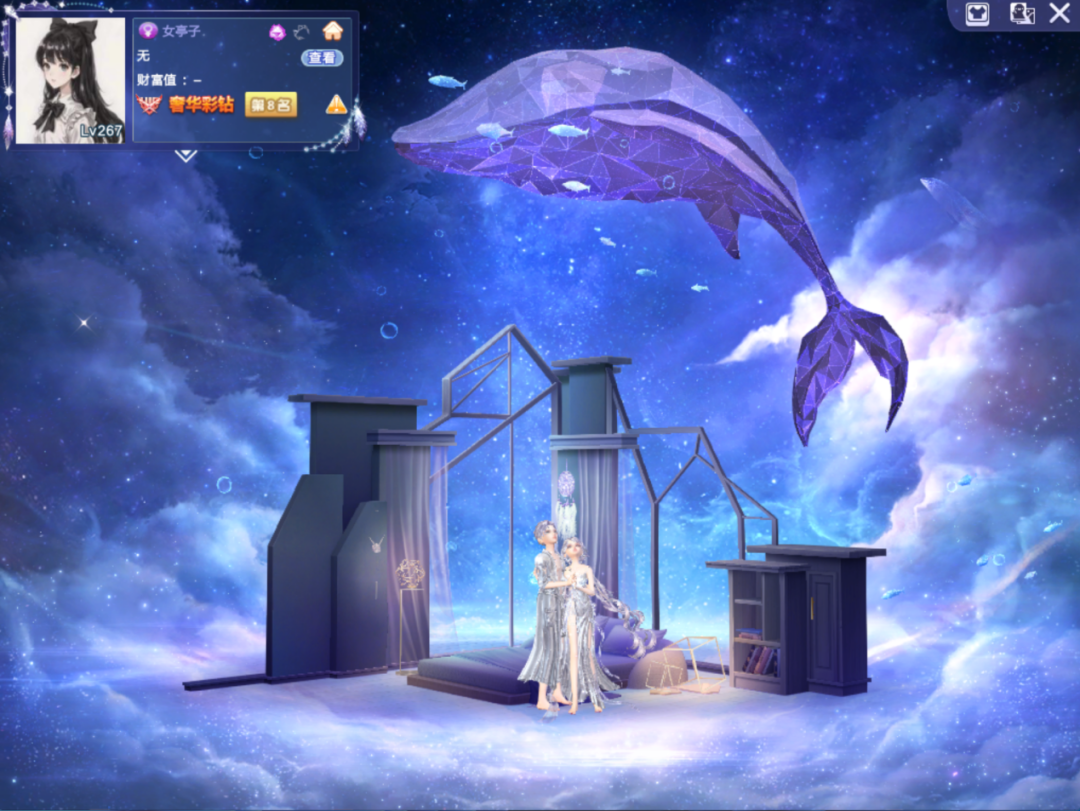Click the orange warning triangle icon
The height and width of the screenshot is (811, 1080).
(336, 104)
